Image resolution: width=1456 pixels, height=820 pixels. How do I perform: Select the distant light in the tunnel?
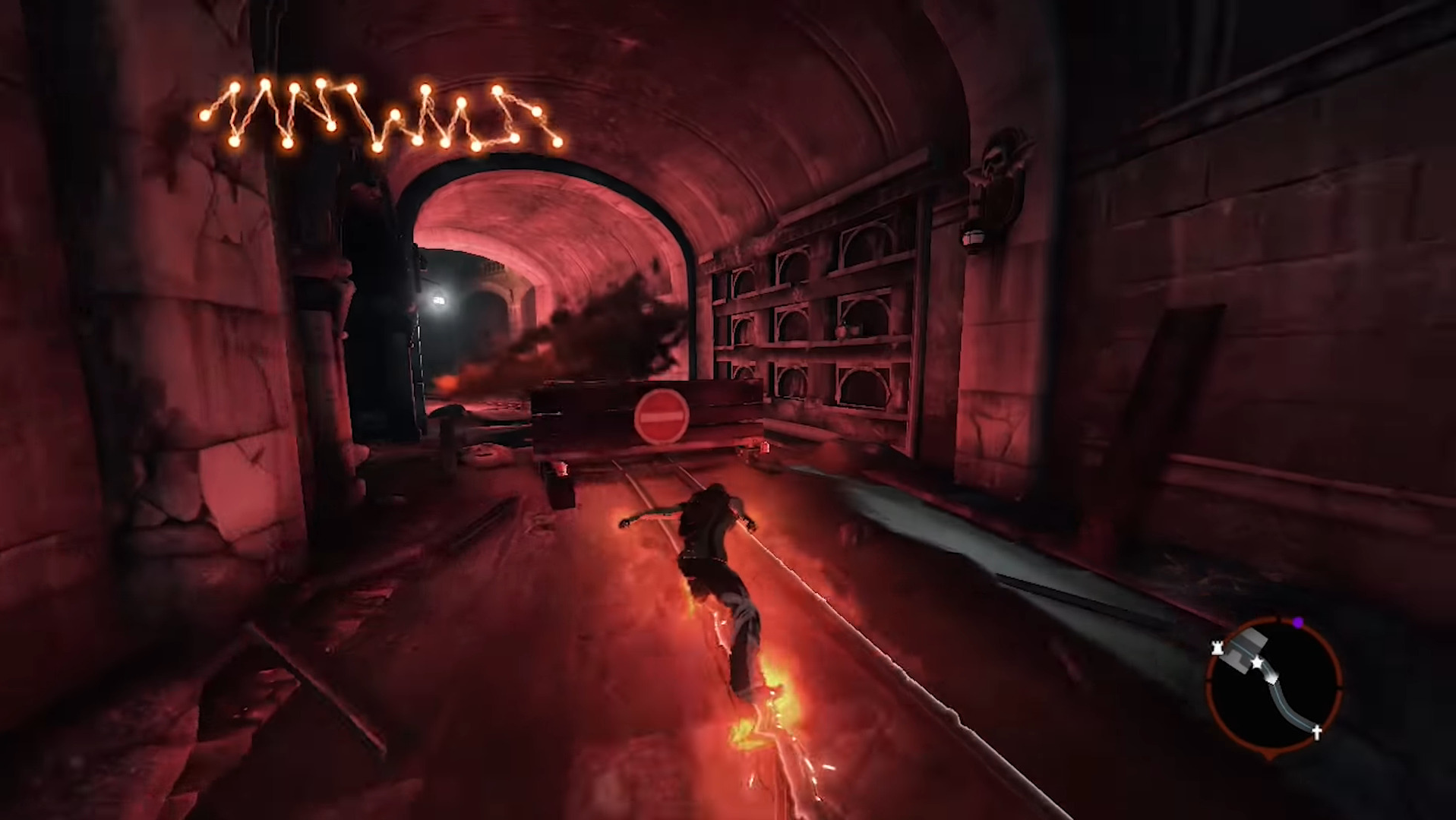[439, 301]
